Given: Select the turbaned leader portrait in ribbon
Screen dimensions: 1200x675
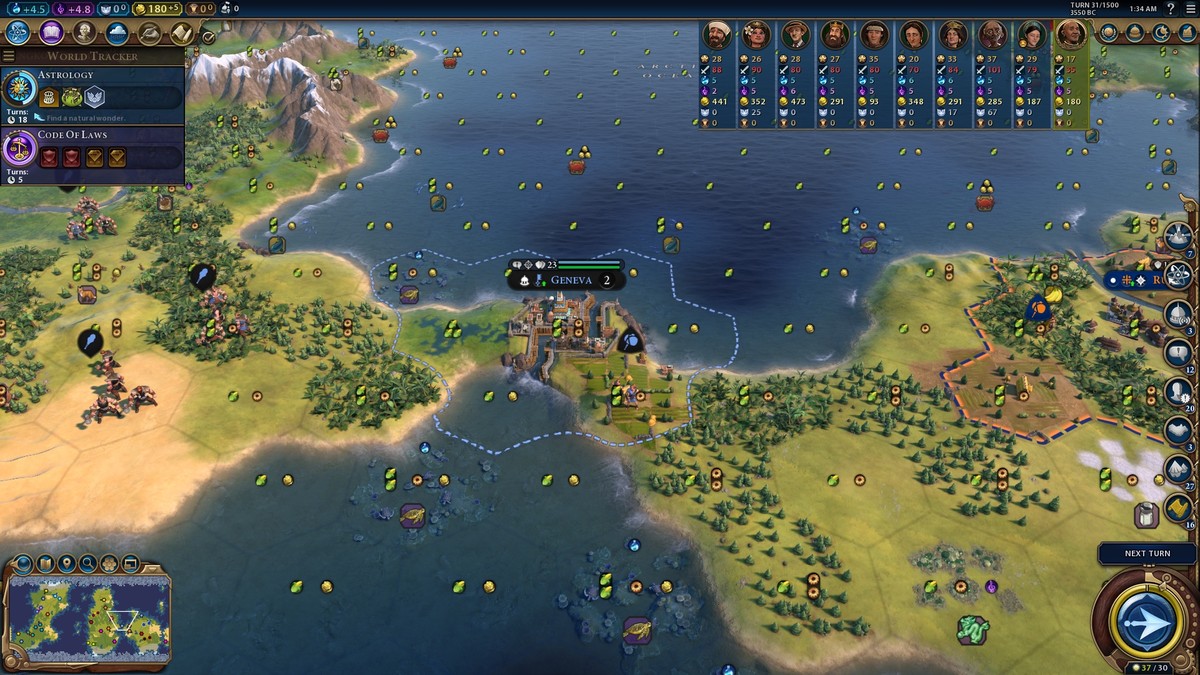Looking at the screenshot, I should 715,36.
